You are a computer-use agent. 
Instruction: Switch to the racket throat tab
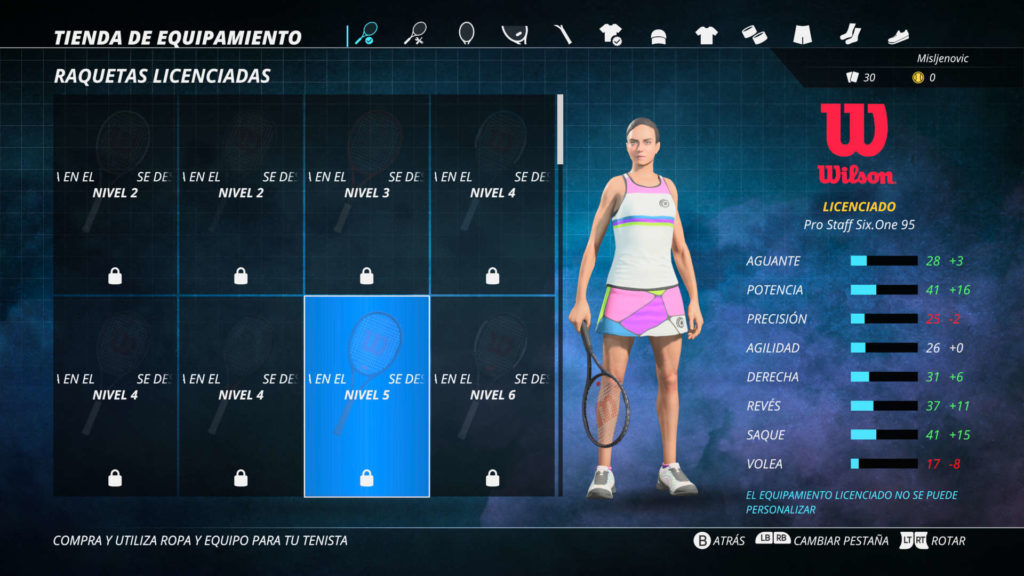[x=514, y=35]
